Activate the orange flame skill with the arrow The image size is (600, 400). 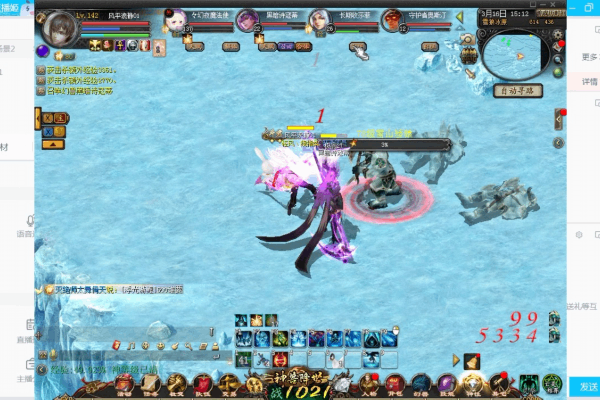pyautogui.click(x=471, y=361)
